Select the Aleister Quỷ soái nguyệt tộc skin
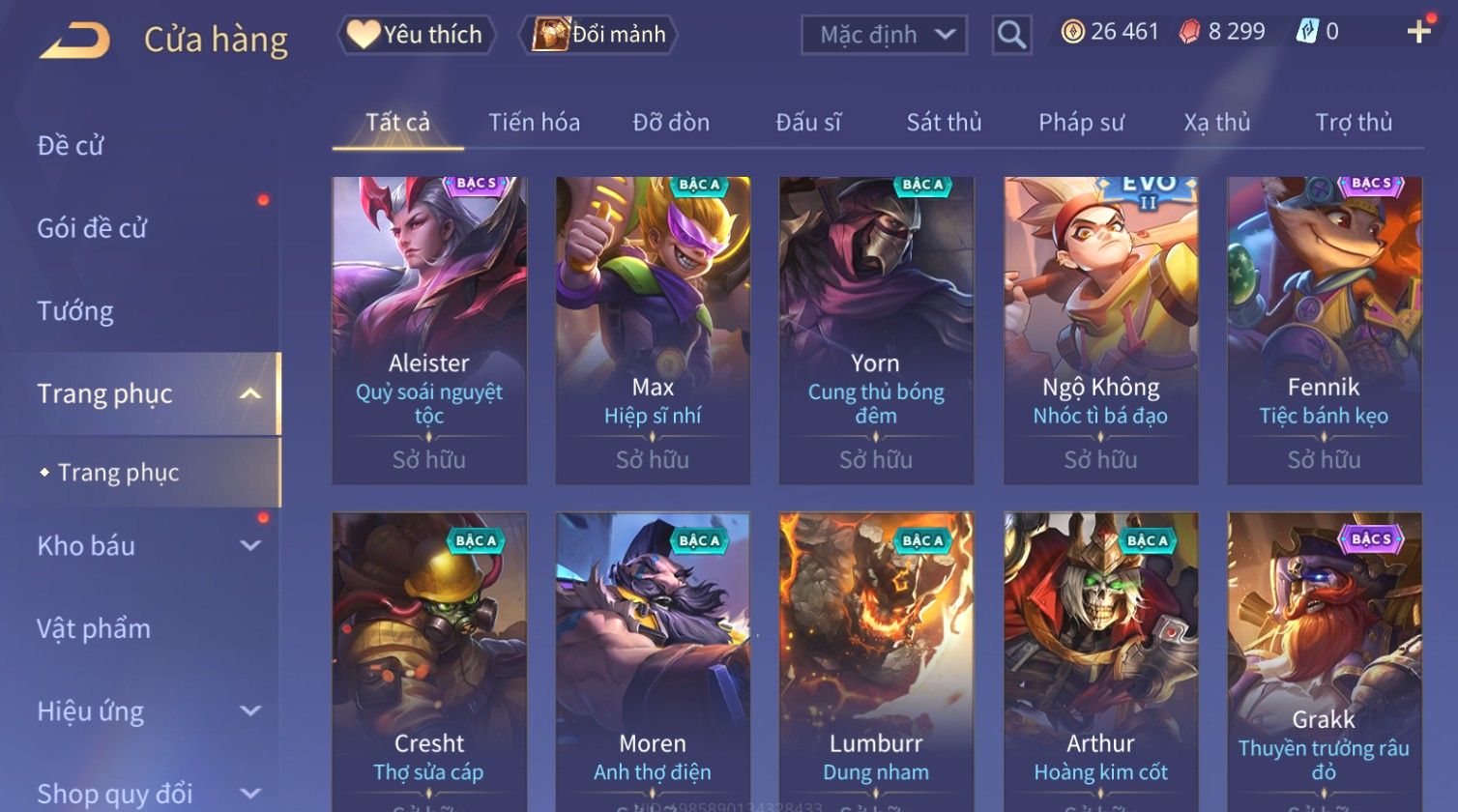 (429, 329)
